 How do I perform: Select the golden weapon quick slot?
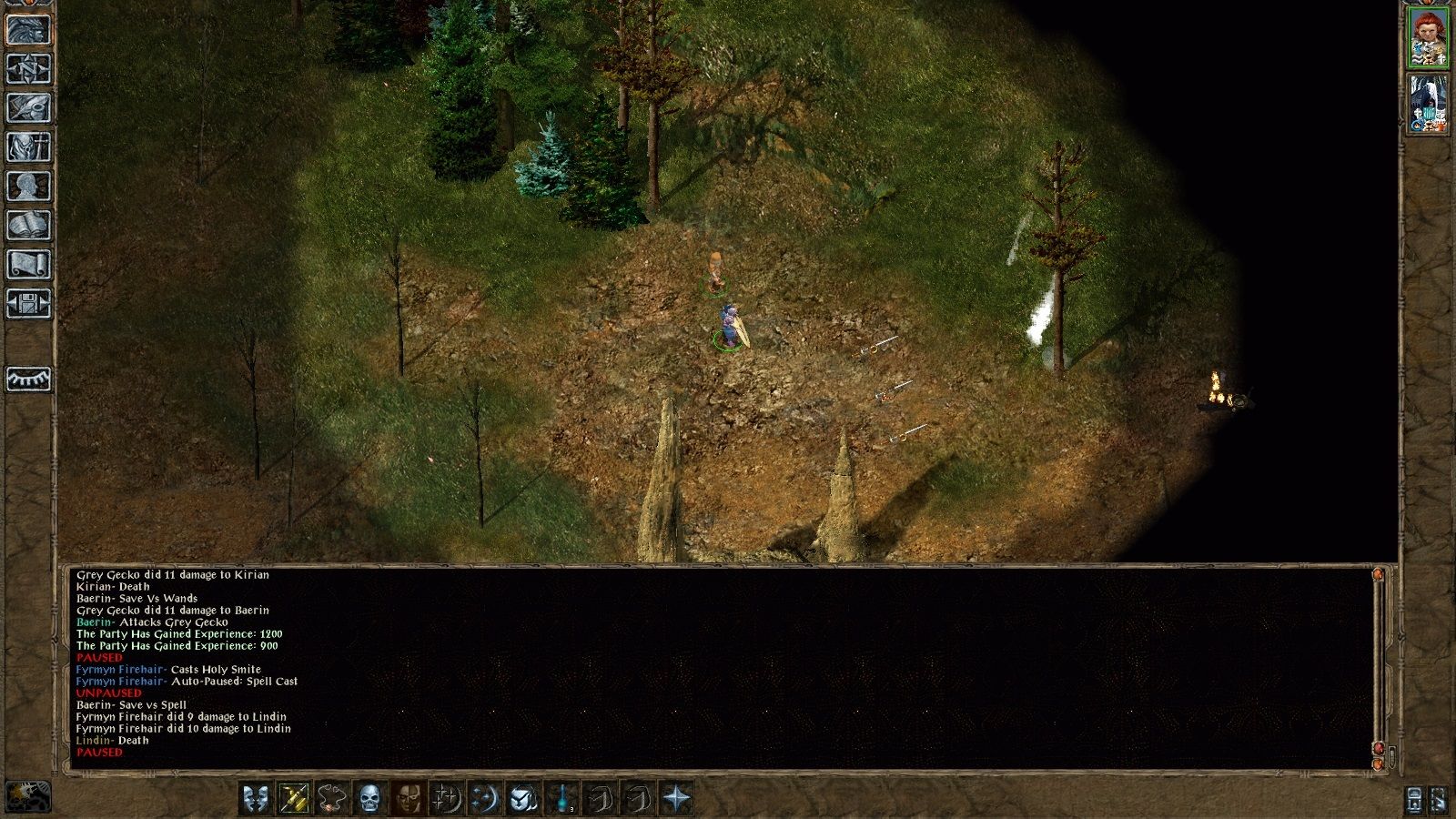(x=294, y=798)
